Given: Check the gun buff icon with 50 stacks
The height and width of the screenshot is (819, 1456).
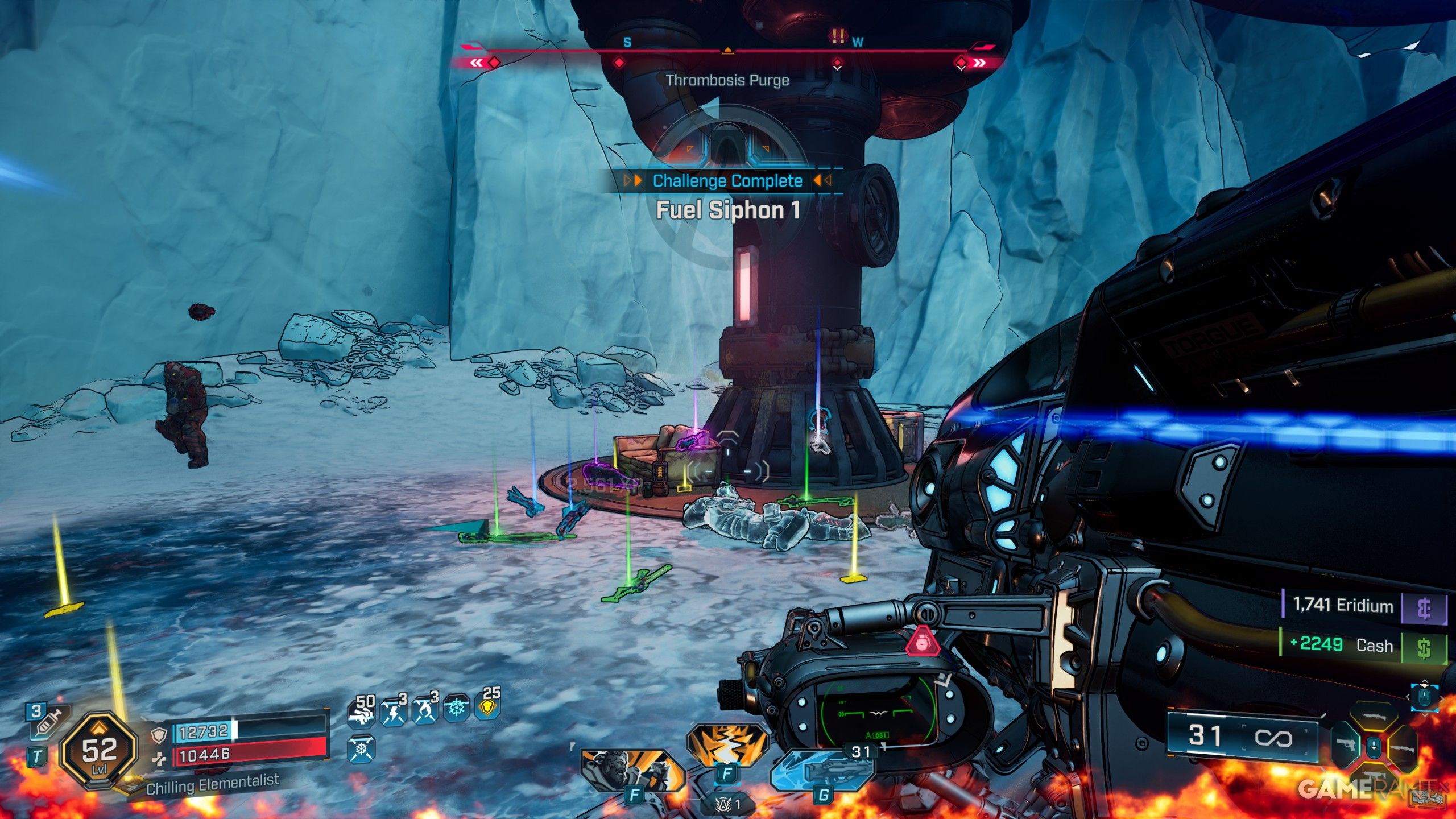Looking at the screenshot, I should tap(362, 710).
